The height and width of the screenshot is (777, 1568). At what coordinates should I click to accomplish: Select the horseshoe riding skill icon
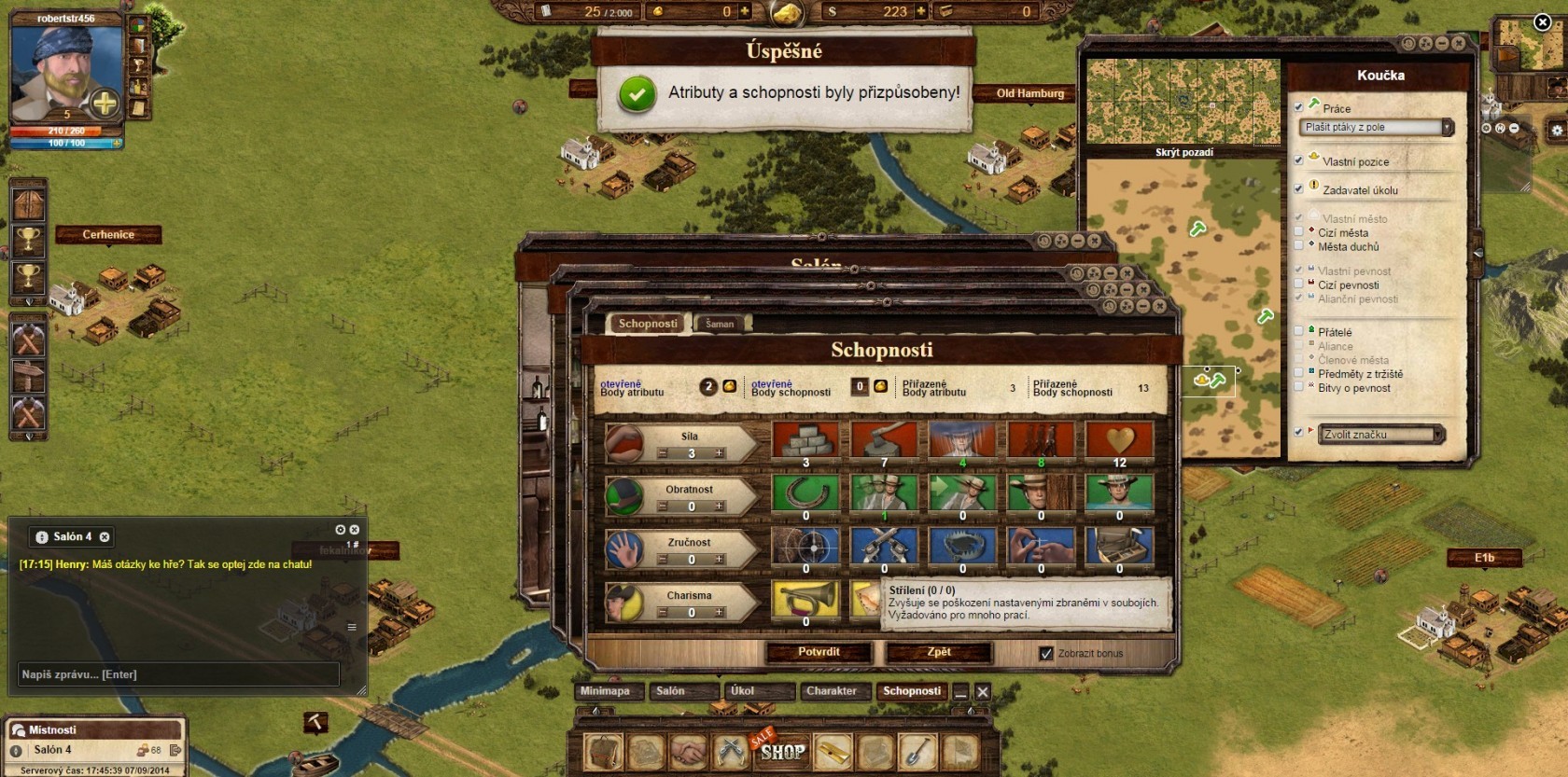click(805, 493)
